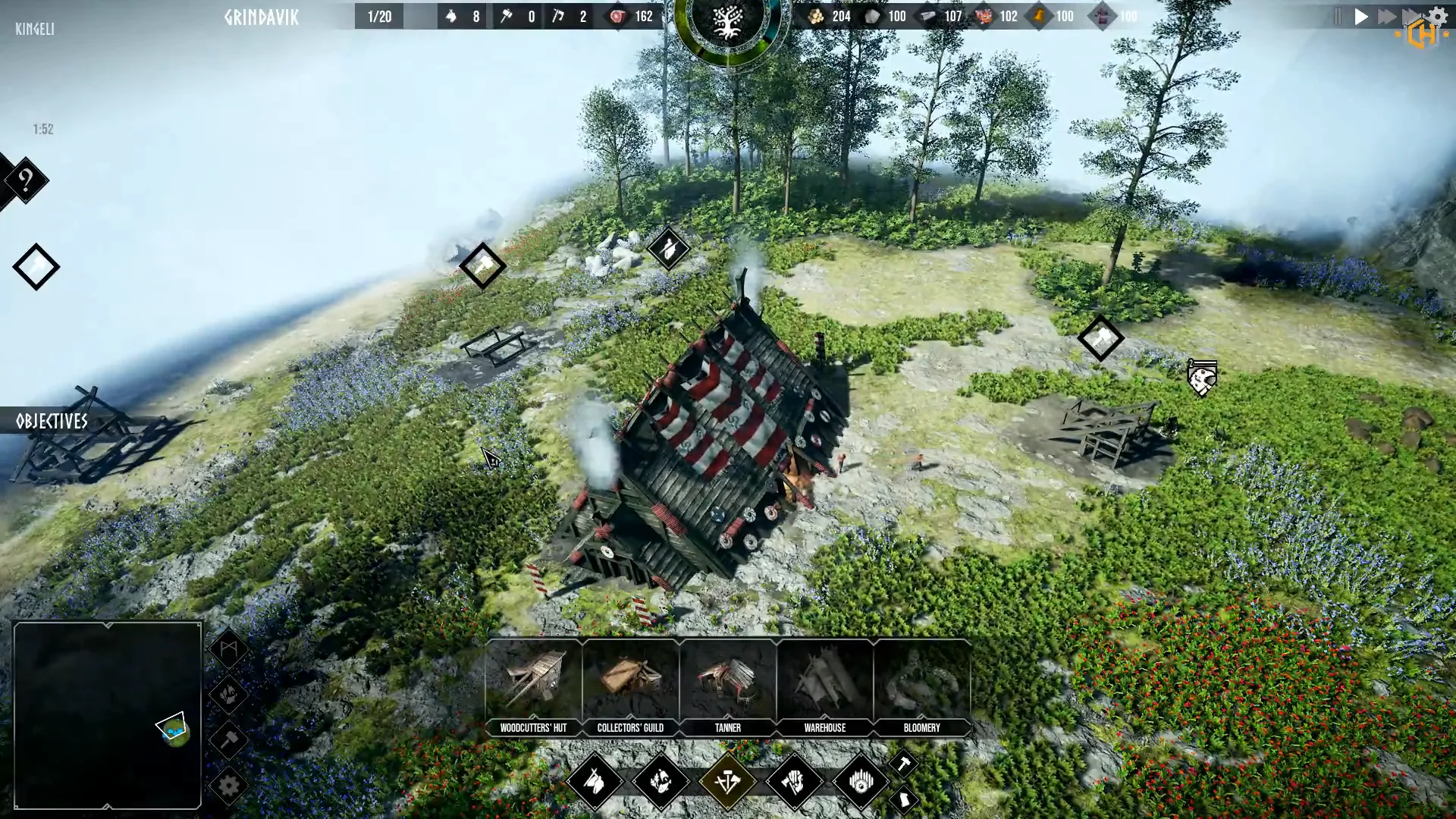Viewport: 1456px width, 819px height.
Task: Open settings with the top gear icon
Action: point(1438,16)
